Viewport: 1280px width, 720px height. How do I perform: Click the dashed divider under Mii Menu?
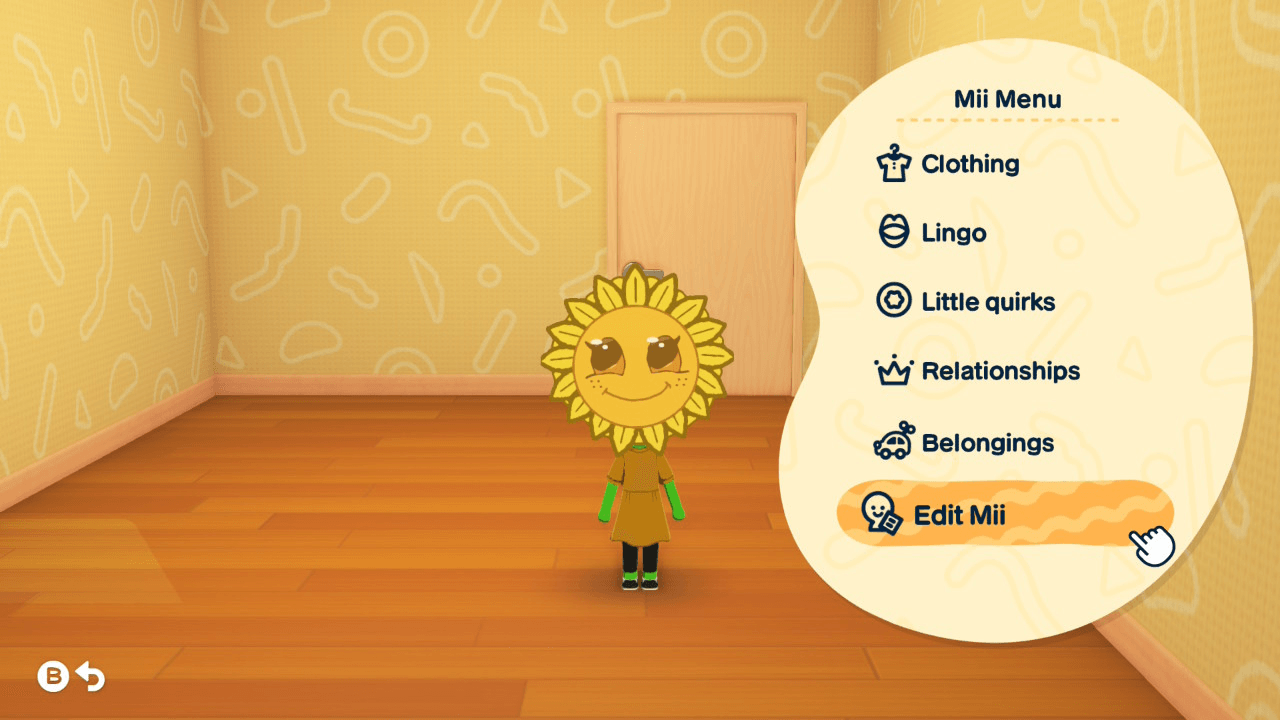pyautogui.click(x=1010, y=118)
